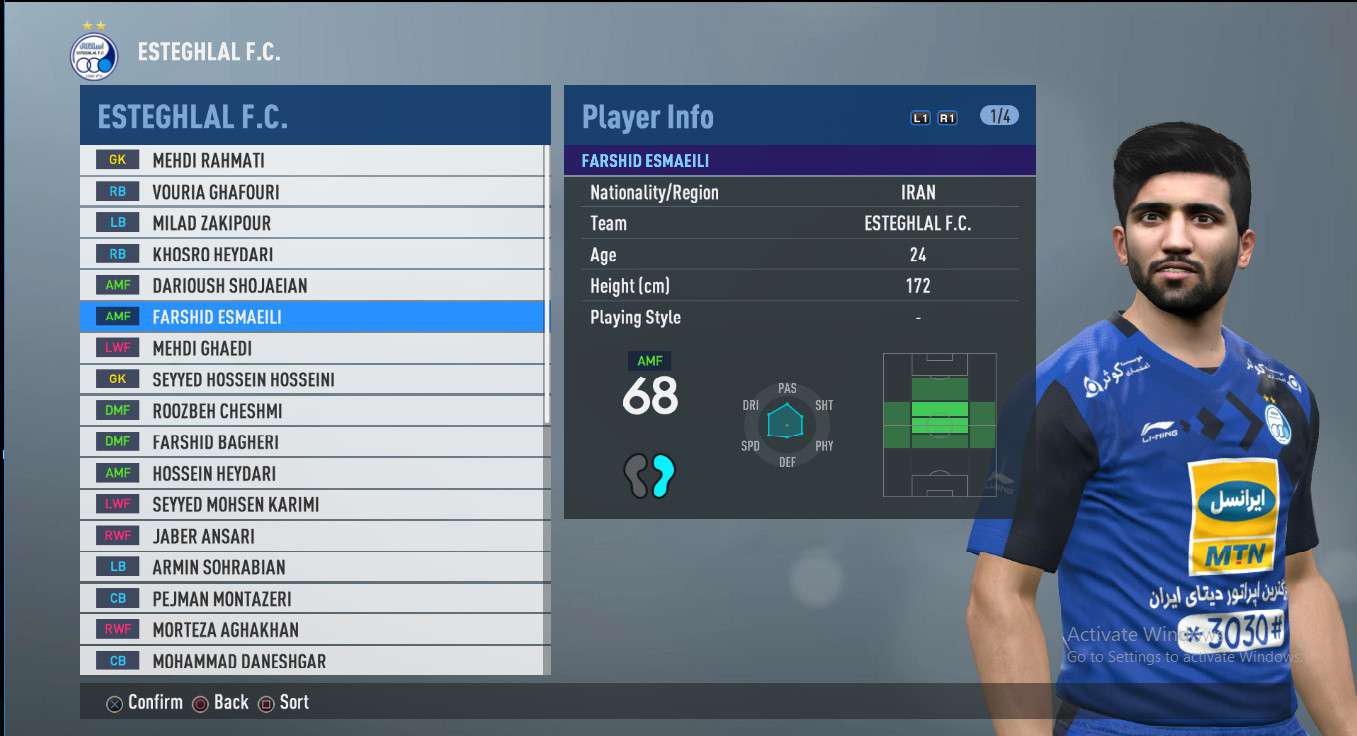Select Mehdi Ghaedi from the squad

click(312, 348)
